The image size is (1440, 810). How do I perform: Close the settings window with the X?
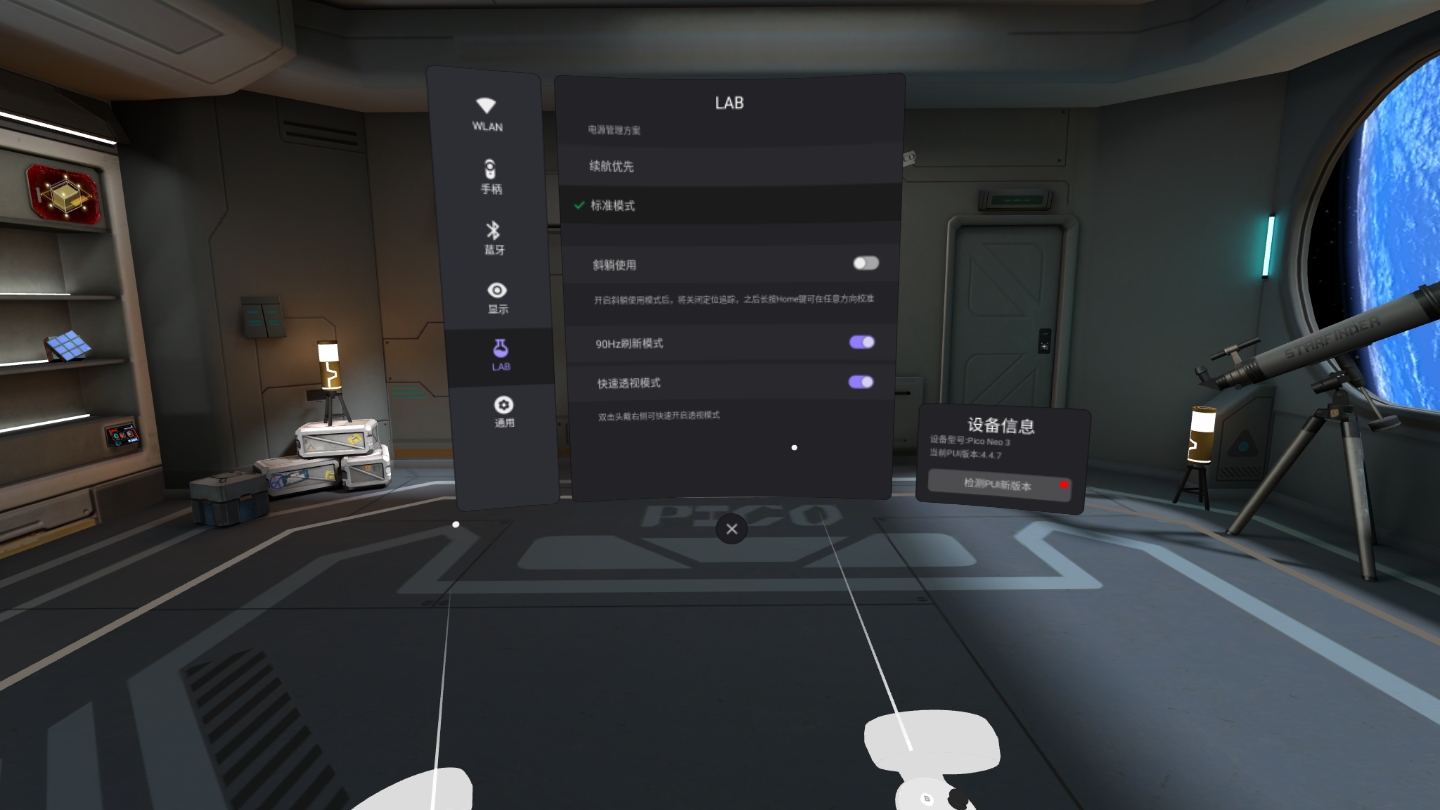pos(731,529)
